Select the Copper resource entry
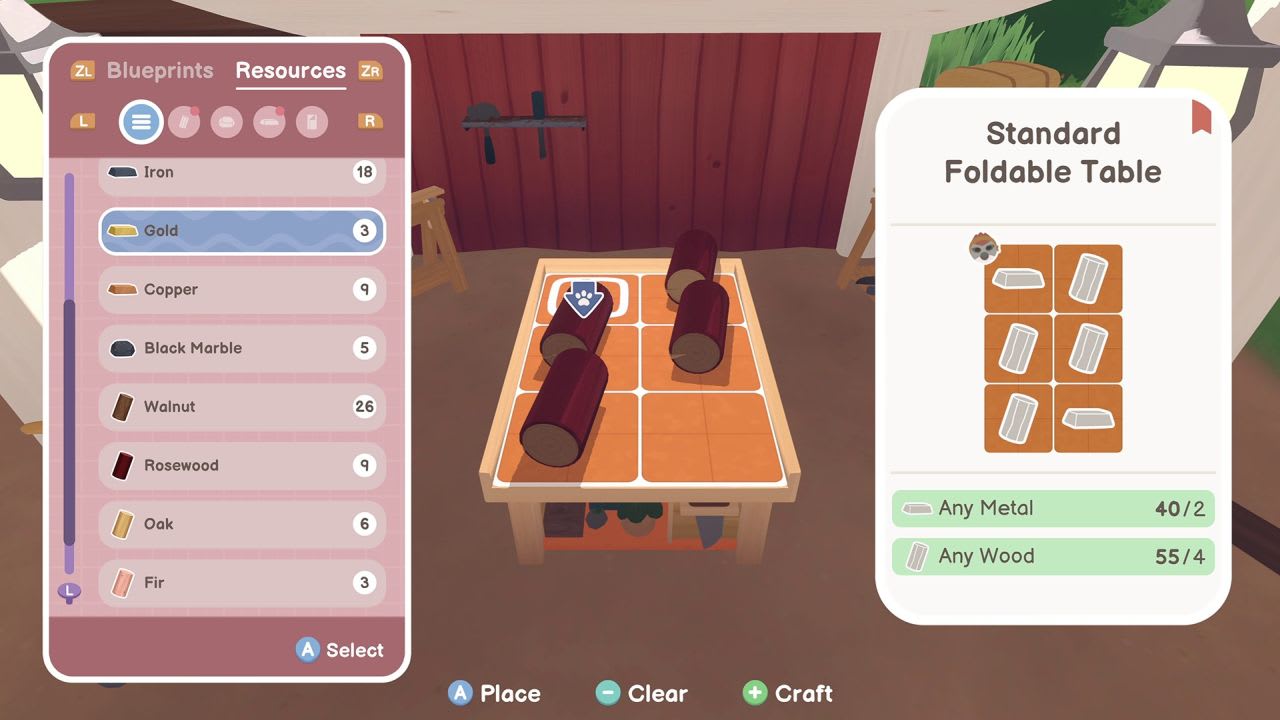The image size is (1280, 720). click(240, 290)
